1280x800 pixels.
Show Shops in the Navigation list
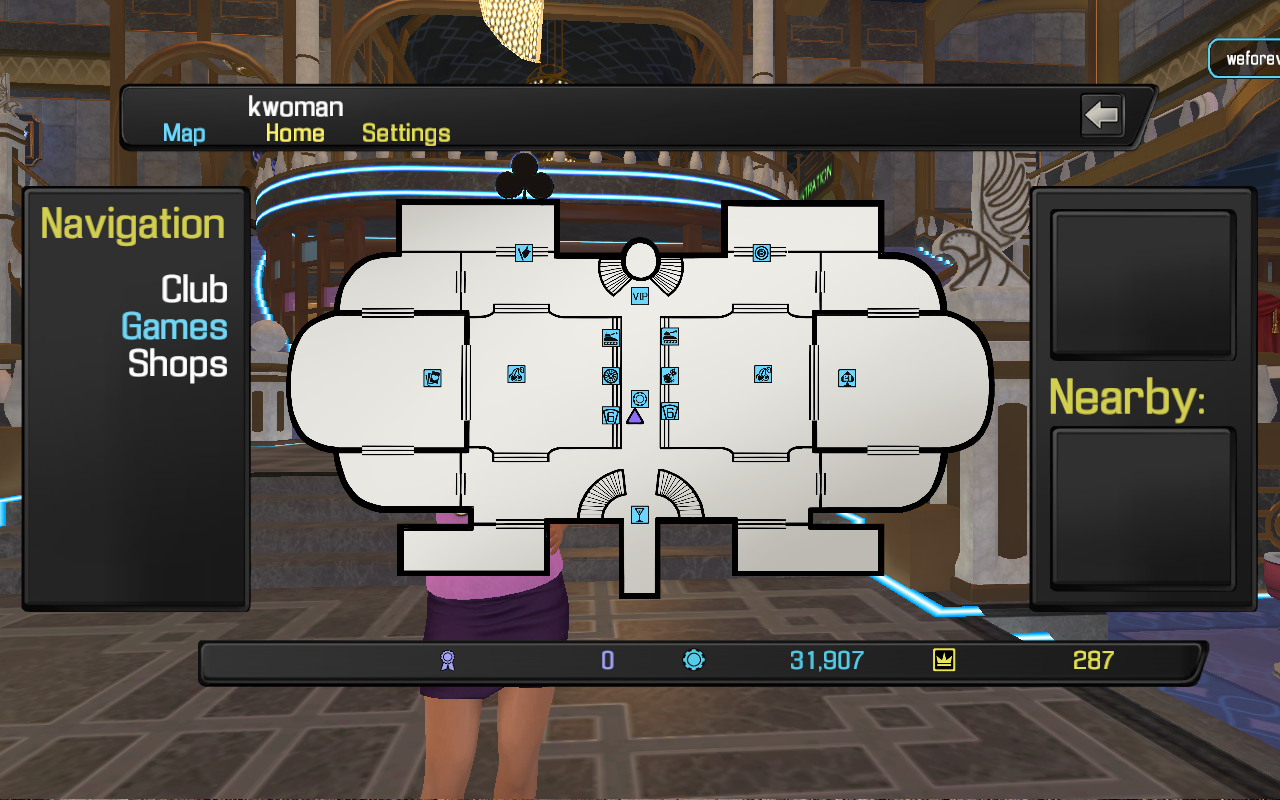coord(178,363)
